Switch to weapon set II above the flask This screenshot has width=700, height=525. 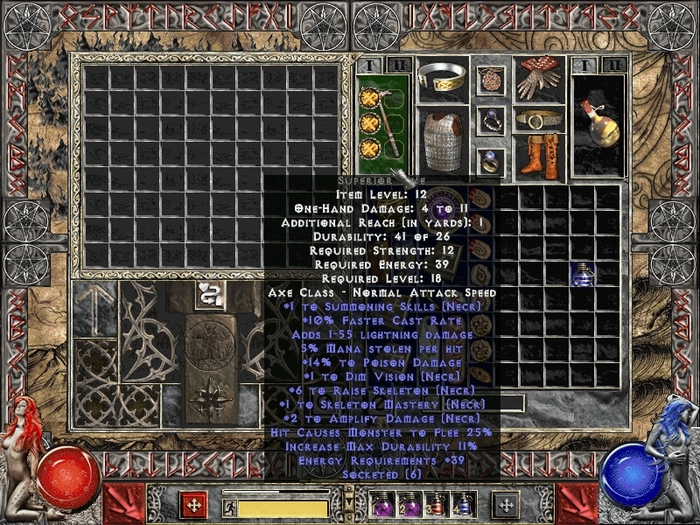(614, 65)
